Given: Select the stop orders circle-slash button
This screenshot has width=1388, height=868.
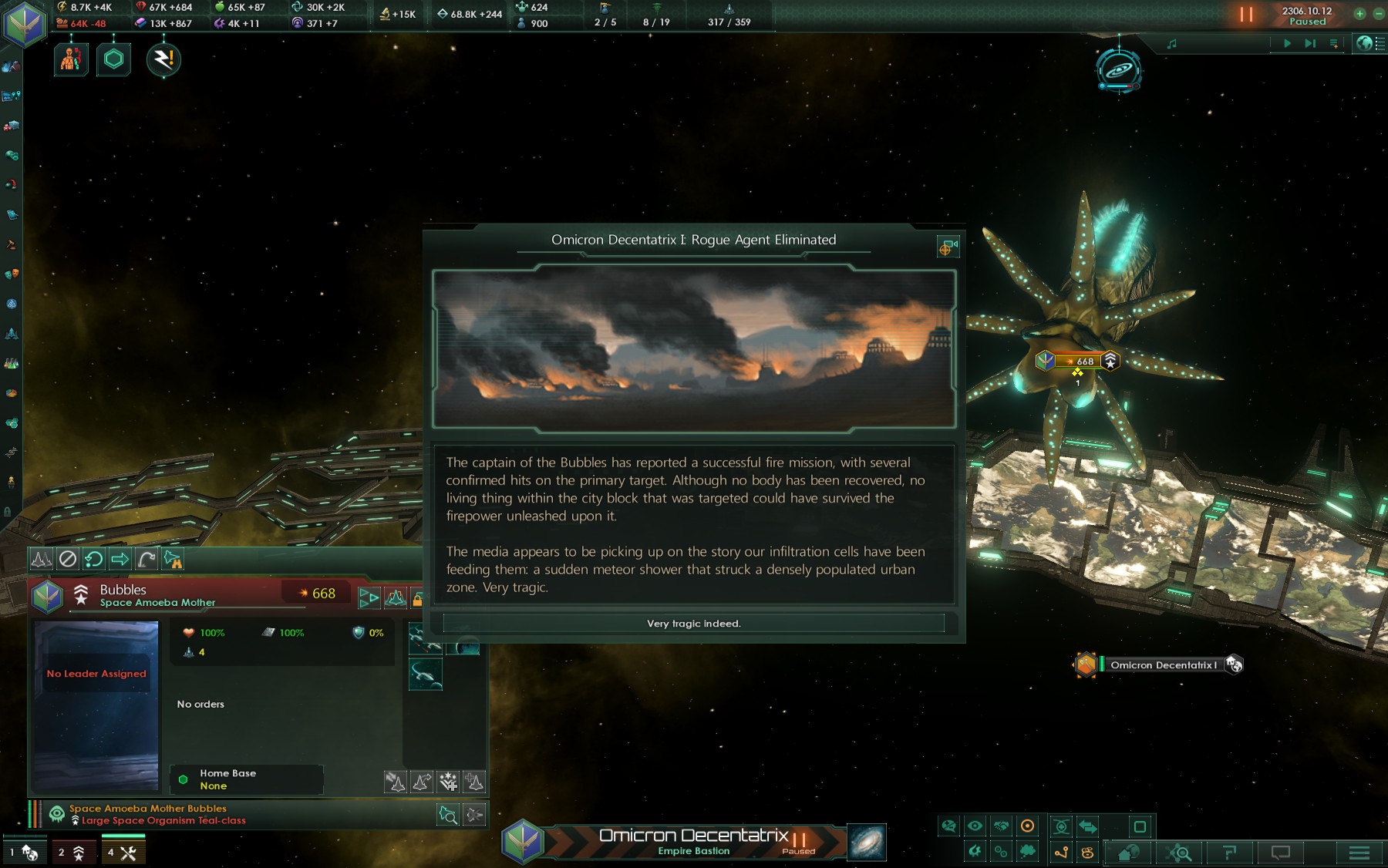Looking at the screenshot, I should coord(68,559).
